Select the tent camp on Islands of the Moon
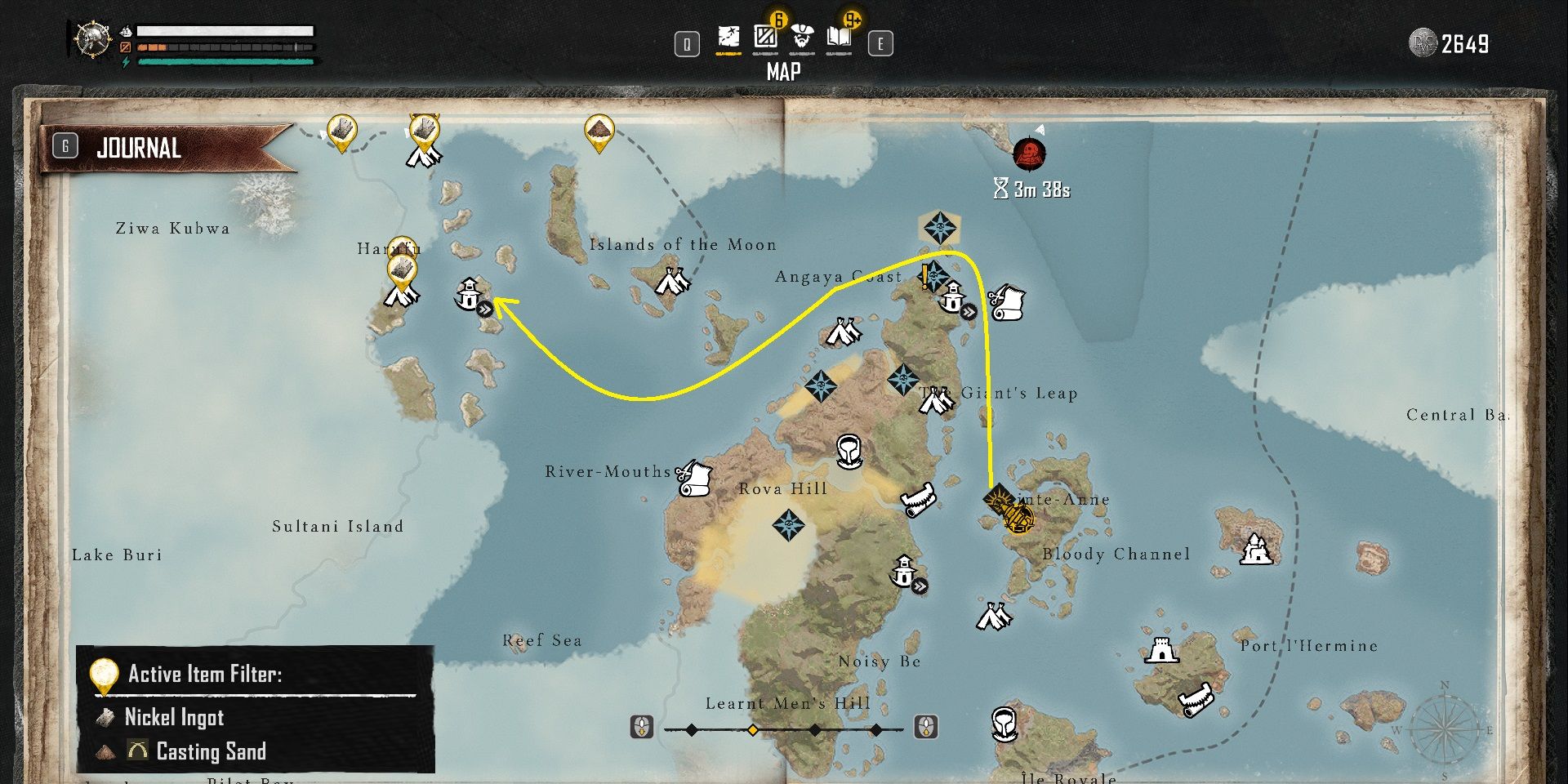 coord(673,282)
